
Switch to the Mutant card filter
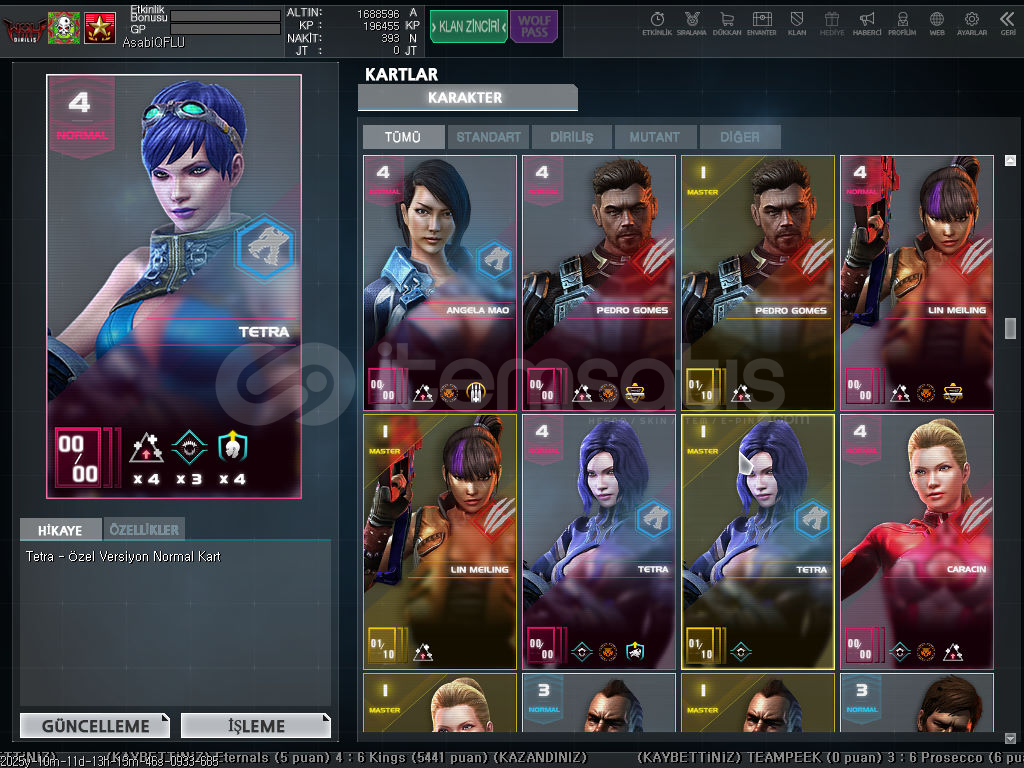point(655,137)
